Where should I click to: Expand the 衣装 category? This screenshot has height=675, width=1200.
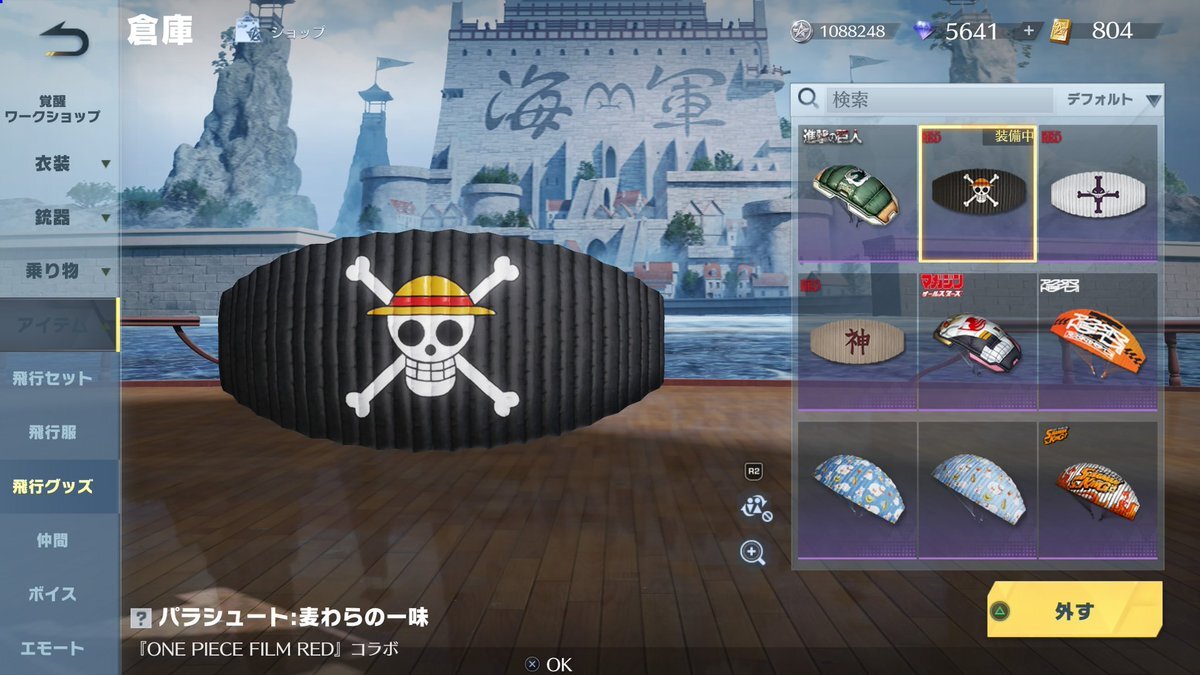point(60,163)
